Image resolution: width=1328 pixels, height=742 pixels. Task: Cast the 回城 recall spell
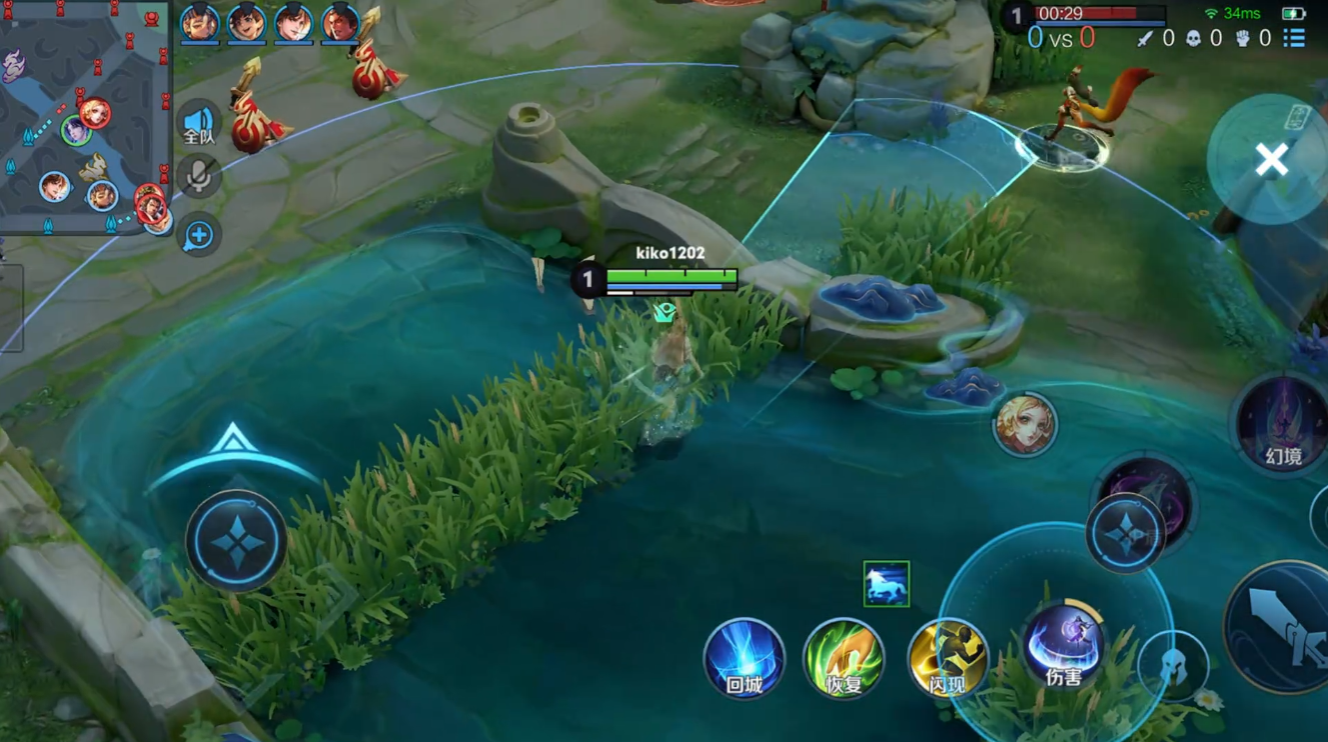pyautogui.click(x=744, y=657)
